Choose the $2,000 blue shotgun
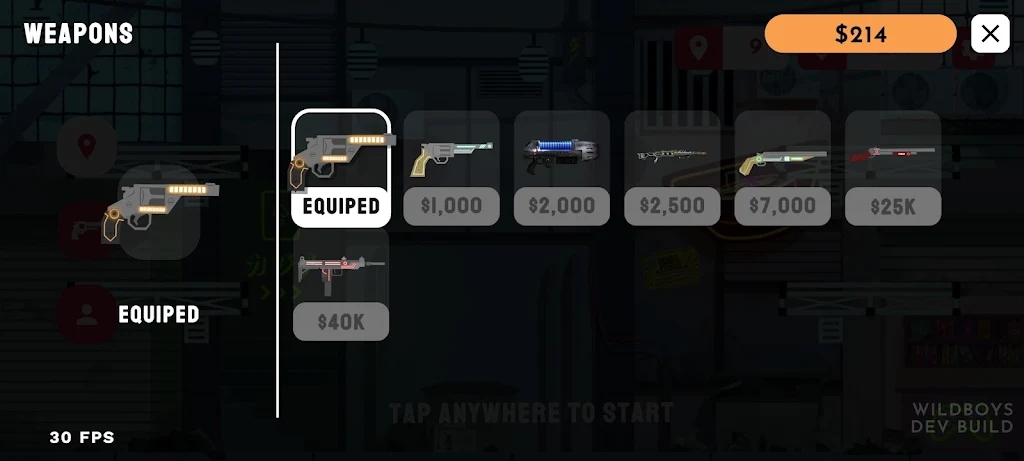1024x461 pixels. (x=562, y=168)
